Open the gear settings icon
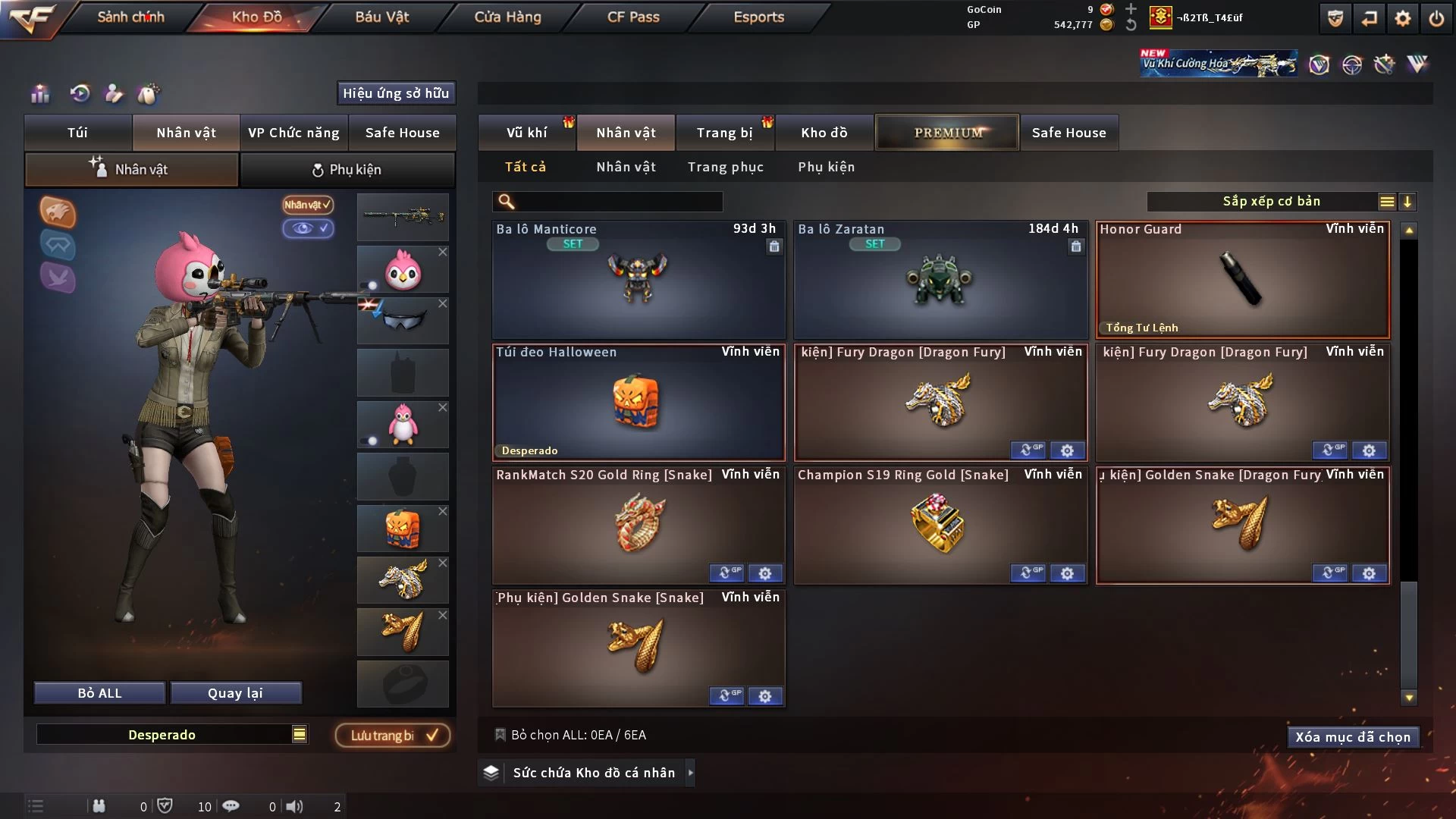Image resolution: width=1456 pixels, height=819 pixels. pyautogui.click(x=1402, y=18)
